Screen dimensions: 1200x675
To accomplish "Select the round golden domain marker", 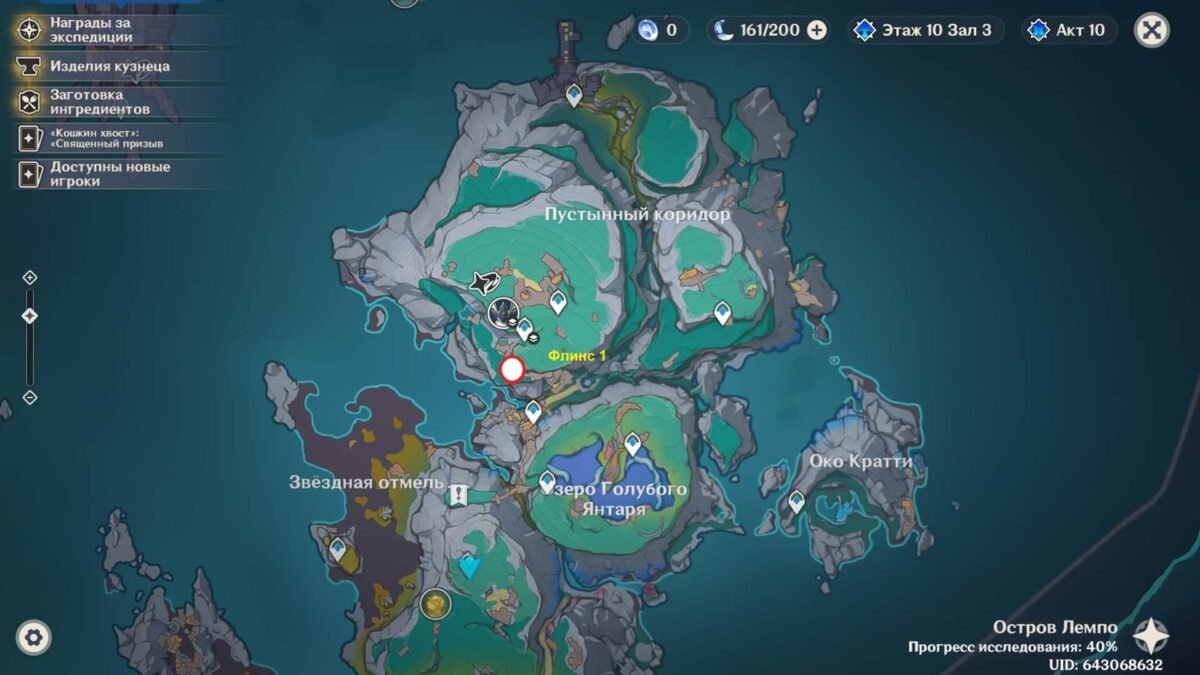I will pos(435,603).
